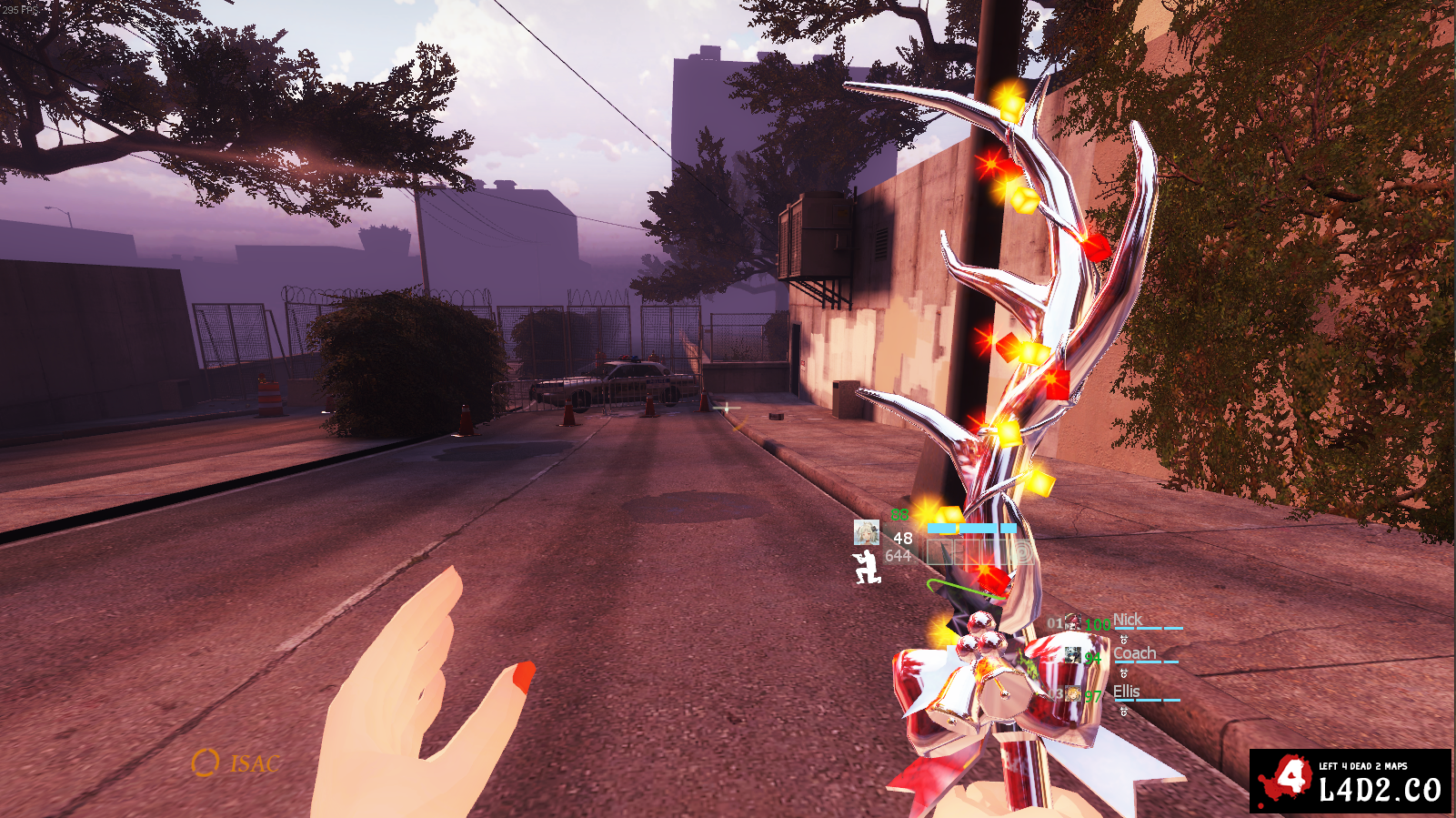
Task: Click the player's anime character portrait
Action: pos(867,533)
